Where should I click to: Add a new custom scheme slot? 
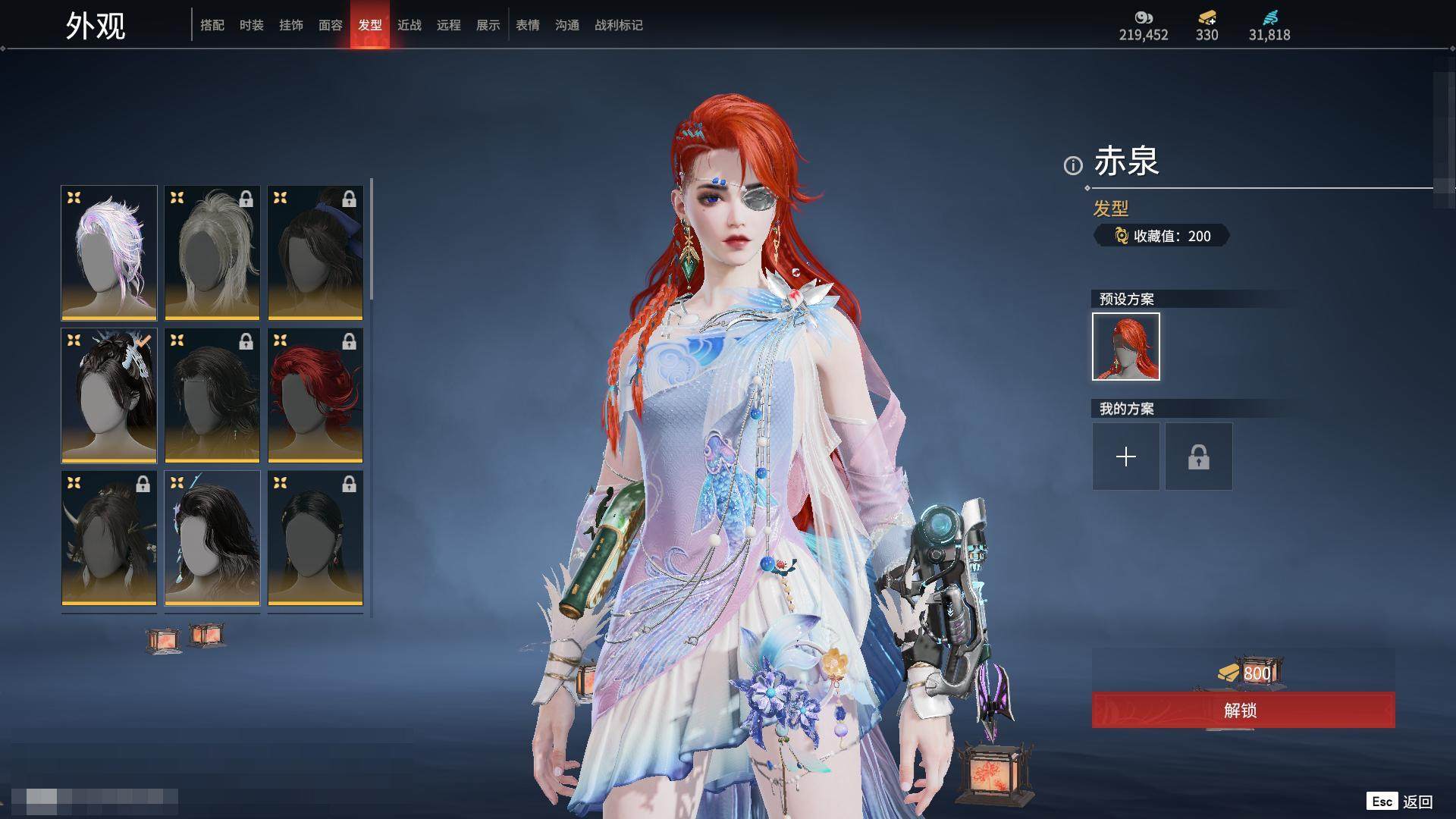(x=1126, y=457)
